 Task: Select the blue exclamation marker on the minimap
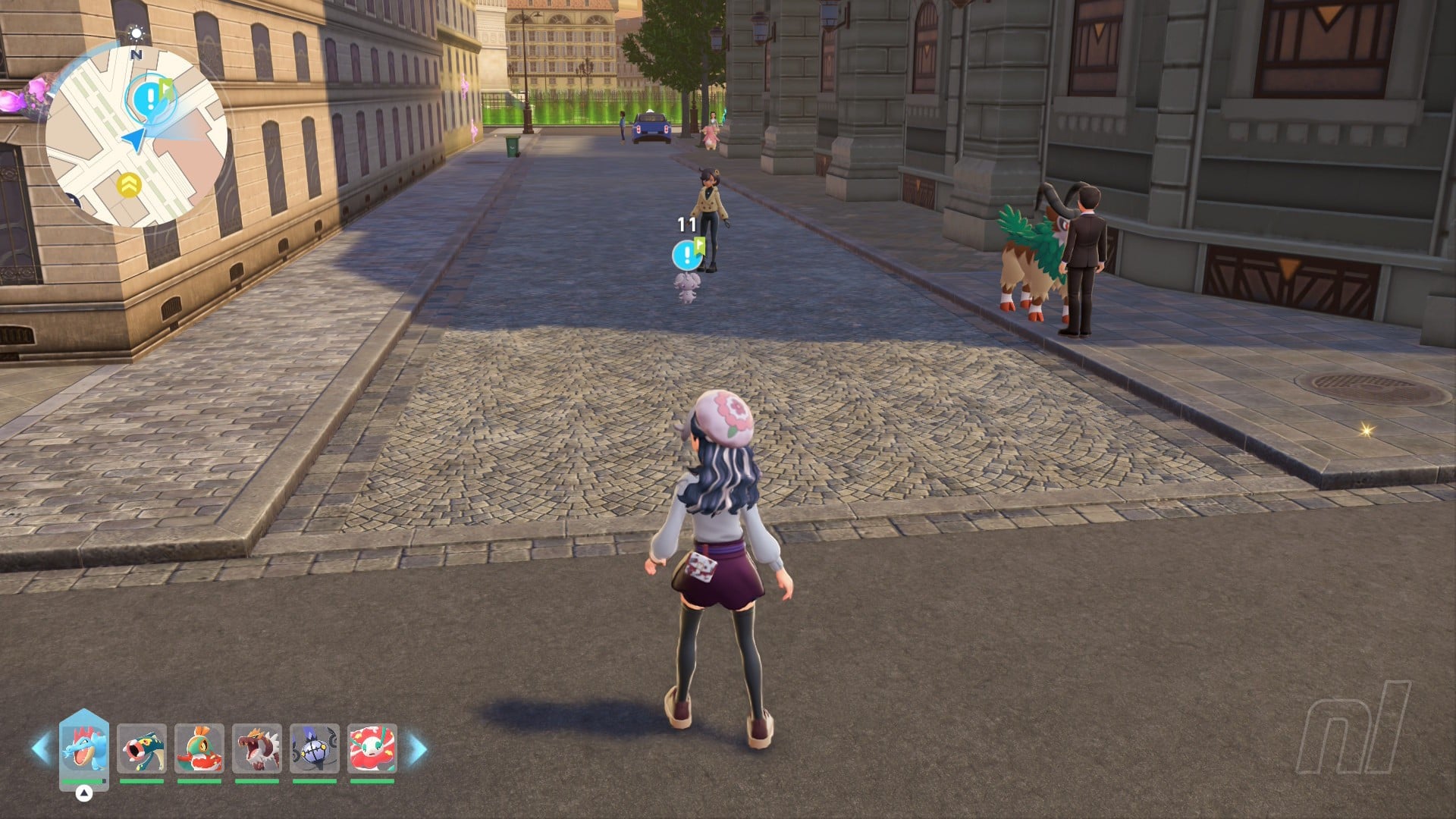tap(152, 99)
